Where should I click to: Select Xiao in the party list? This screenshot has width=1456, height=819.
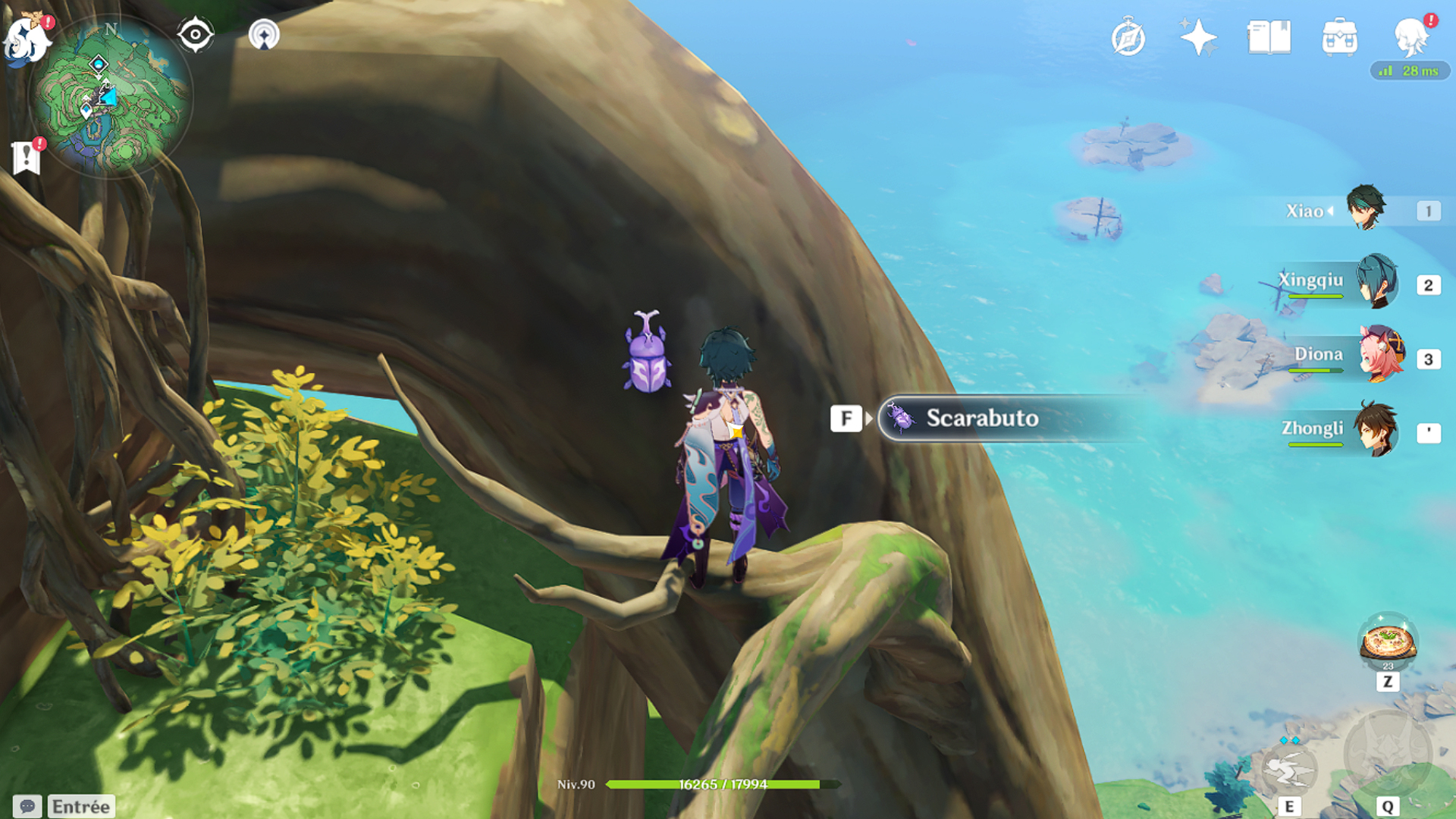[x=1365, y=209]
